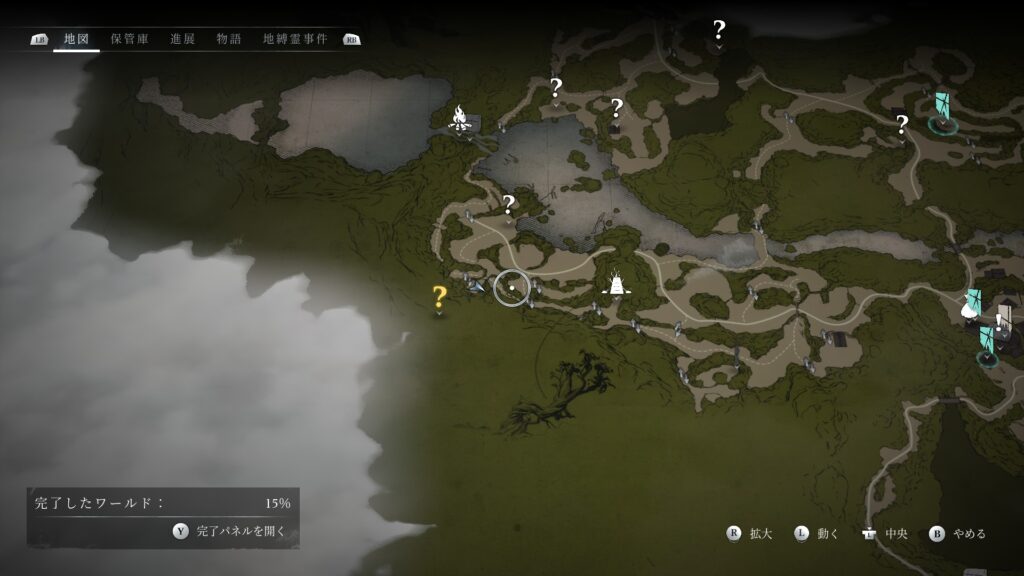Select the campfire marker on the map

(x=460, y=119)
